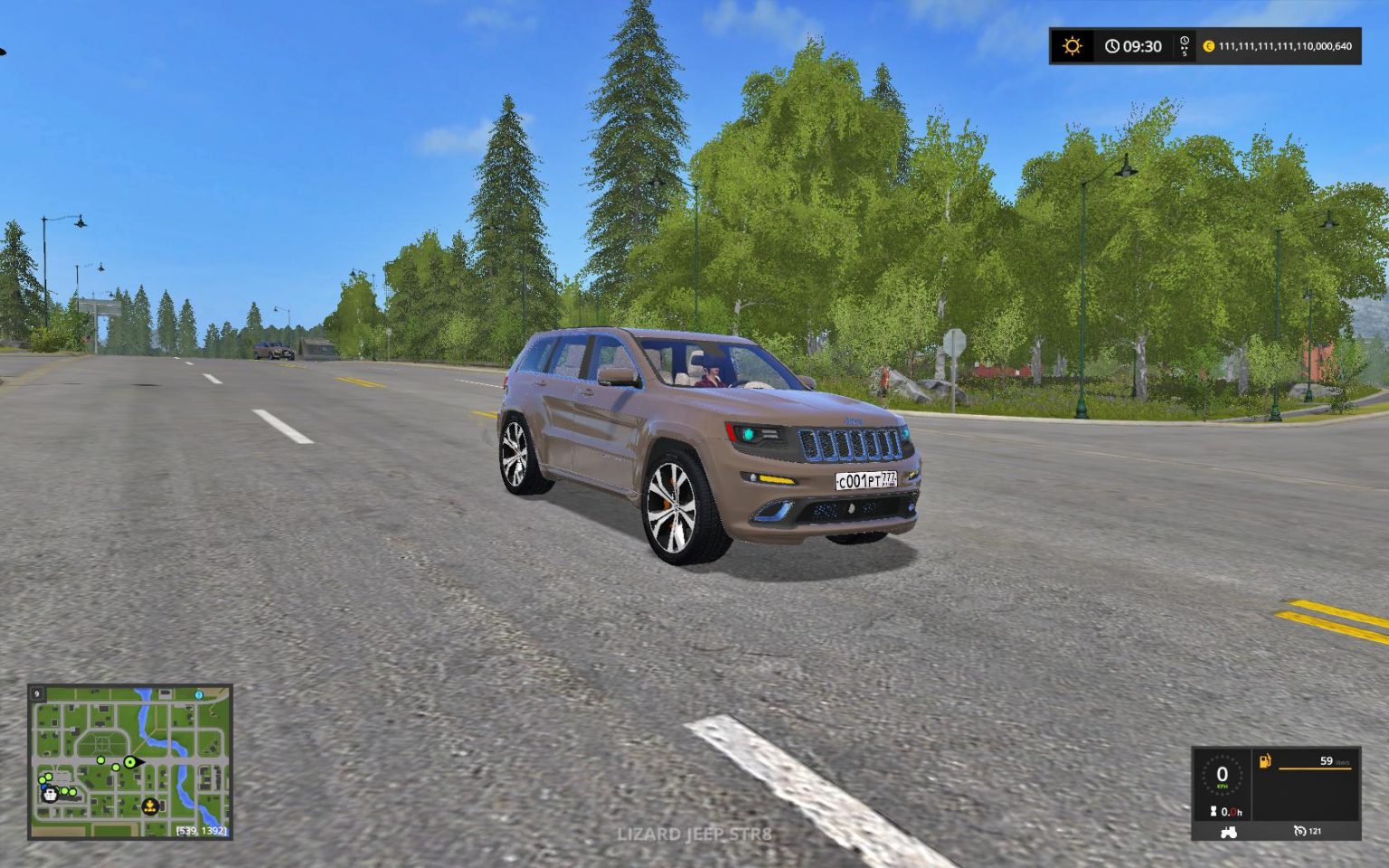Select the shop icon on the minimap

point(50,796)
